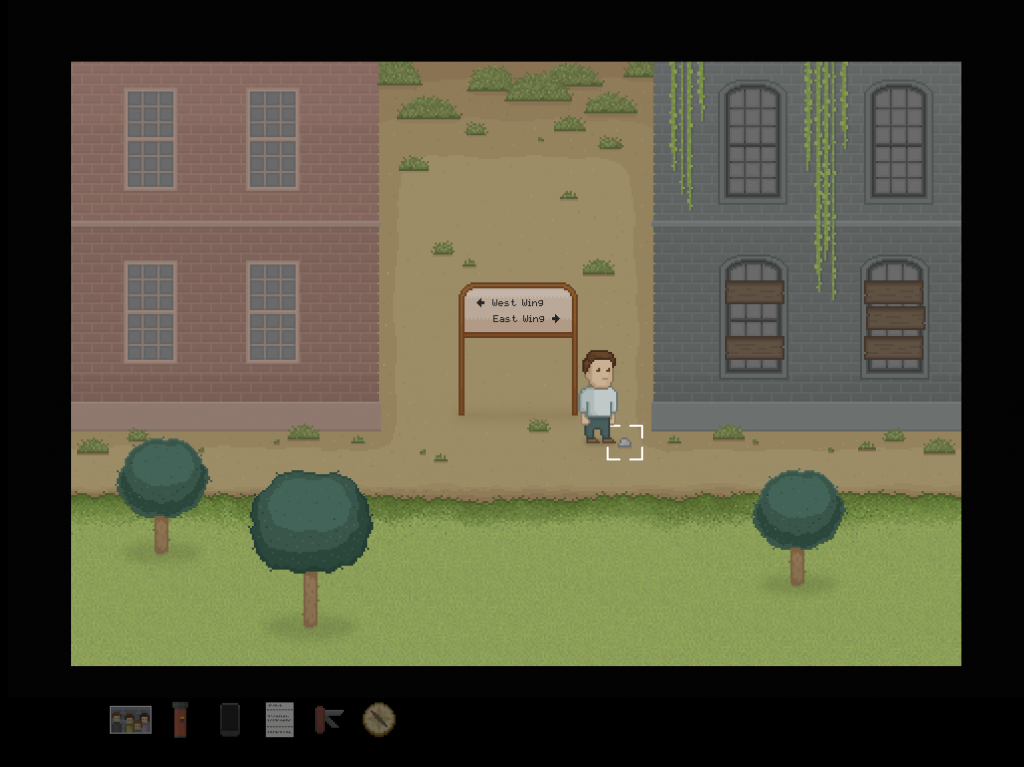Screen dimensions: 1024x767
Task: Open the paper note in the inventory
Action: tap(280, 719)
